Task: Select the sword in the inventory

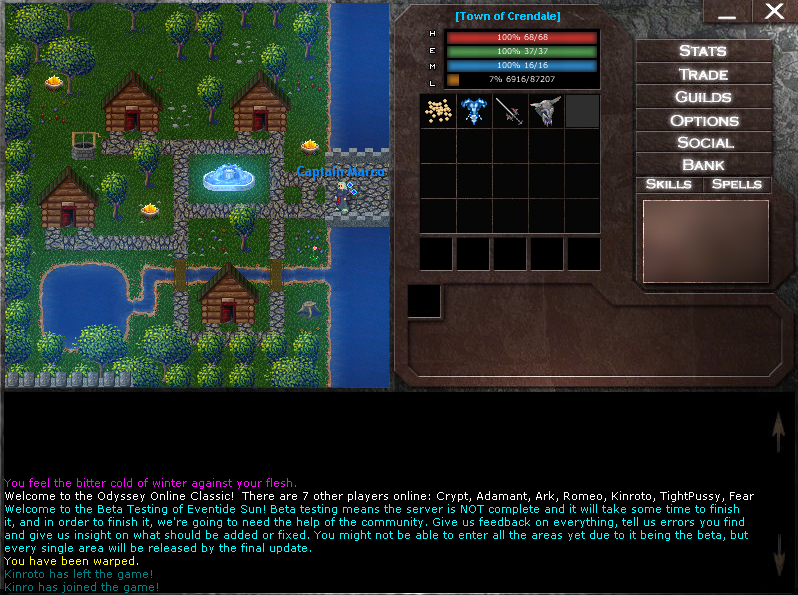Action: [x=510, y=110]
